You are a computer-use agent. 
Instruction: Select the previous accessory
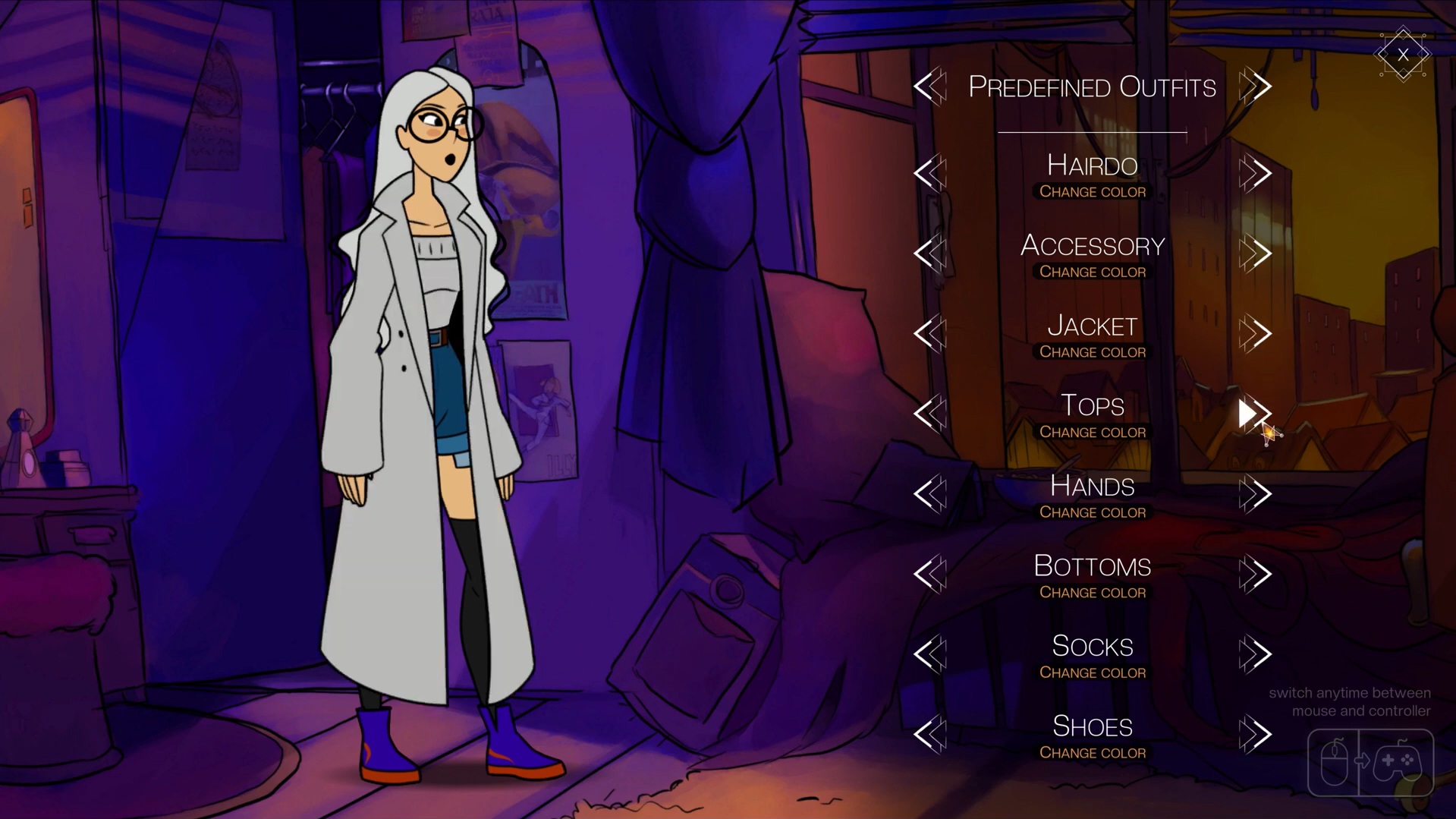(929, 254)
